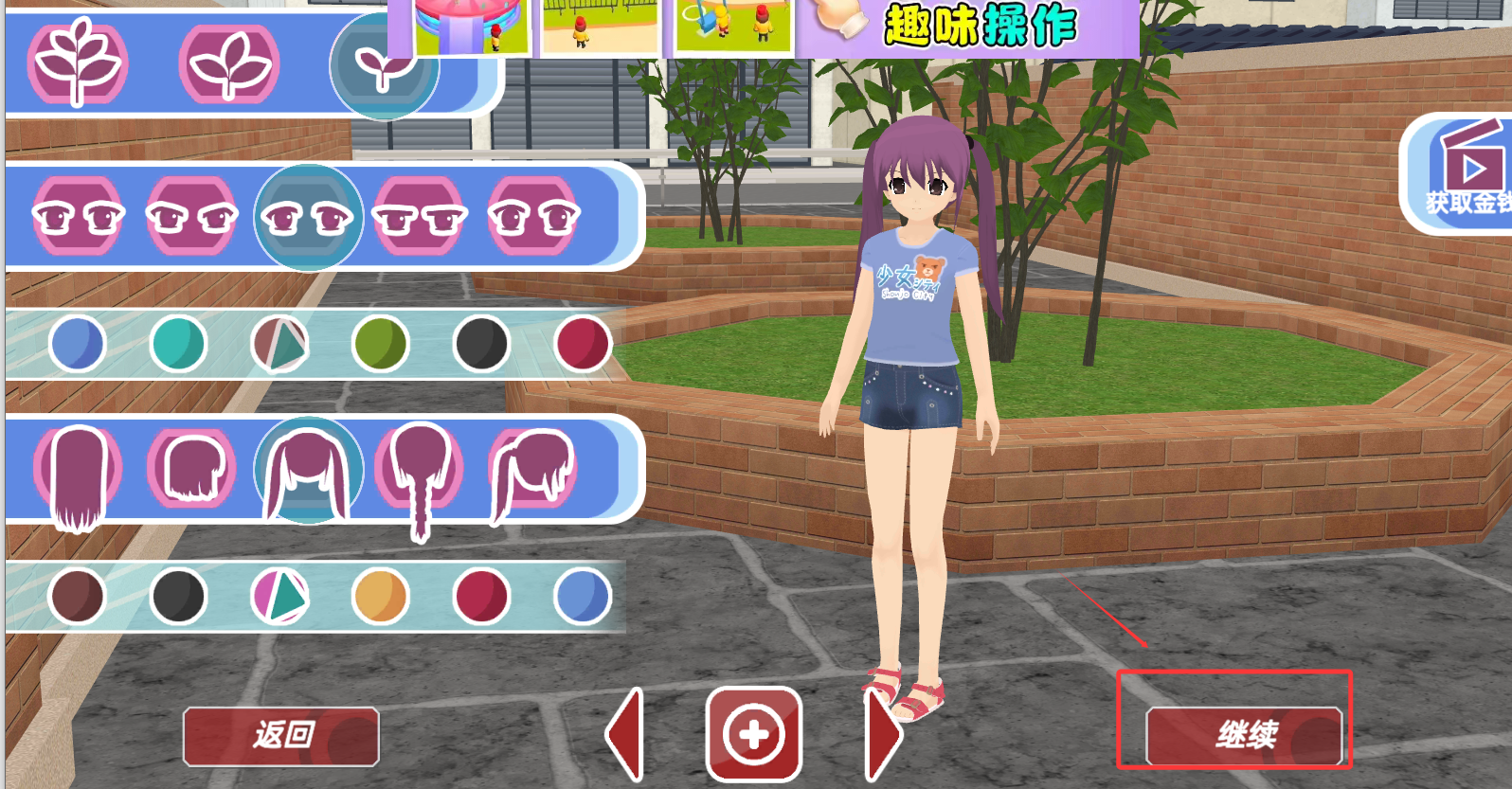Pick the twin tails hairstyle
This screenshot has height=789, width=1512.
[x=308, y=470]
